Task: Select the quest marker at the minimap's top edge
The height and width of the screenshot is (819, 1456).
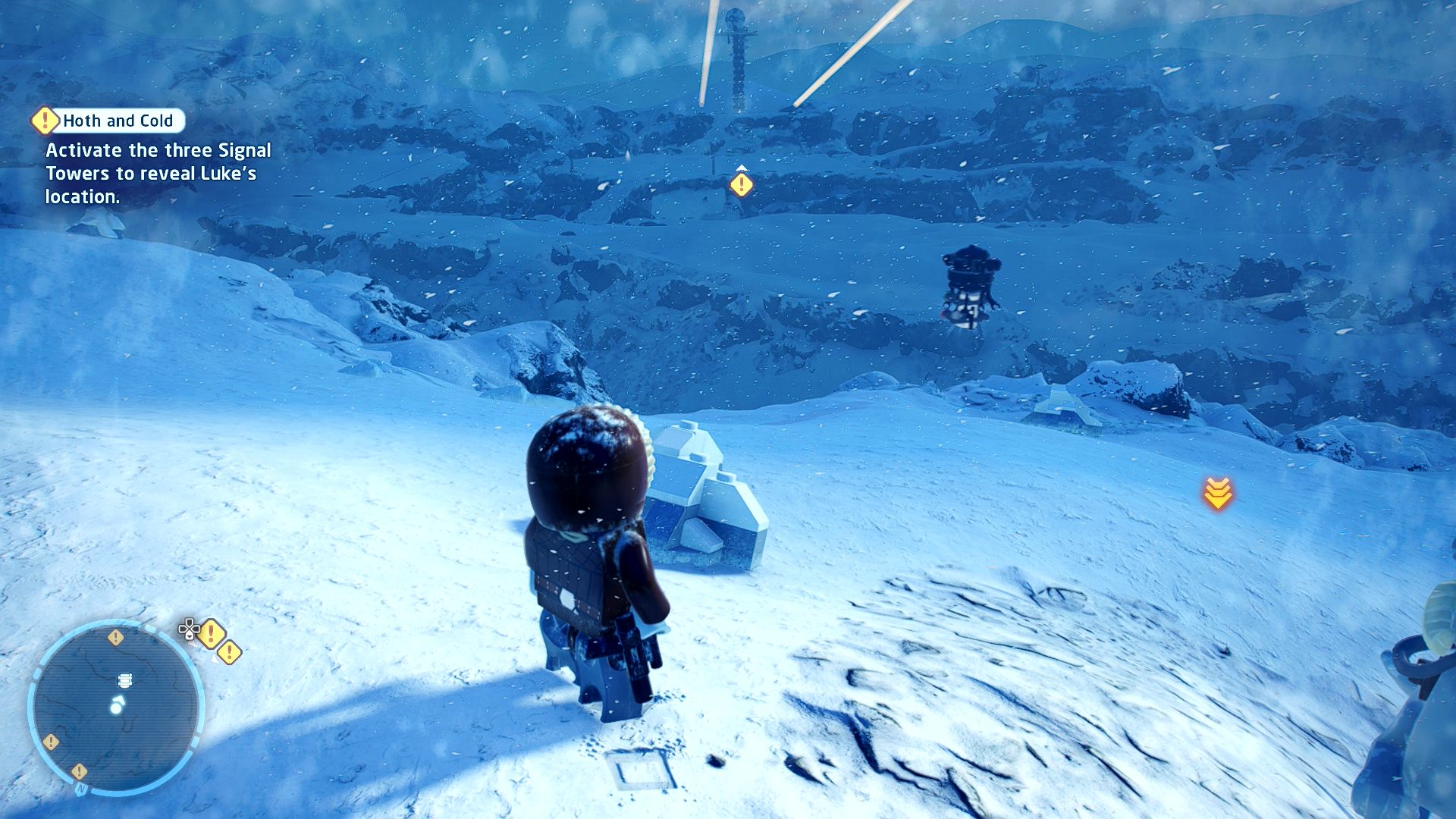Action: (115, 637)
